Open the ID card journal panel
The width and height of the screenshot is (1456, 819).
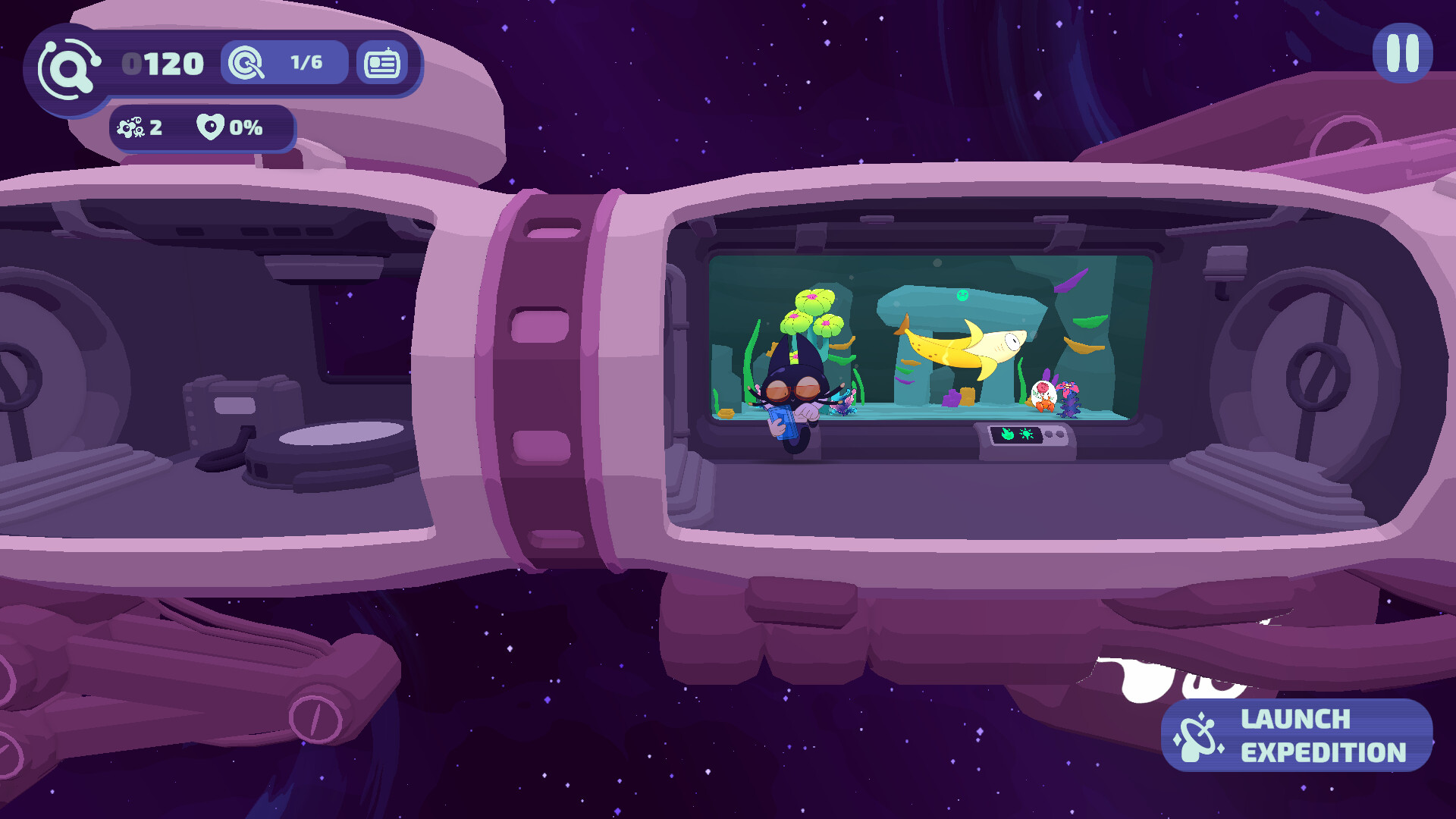(381, 63)
